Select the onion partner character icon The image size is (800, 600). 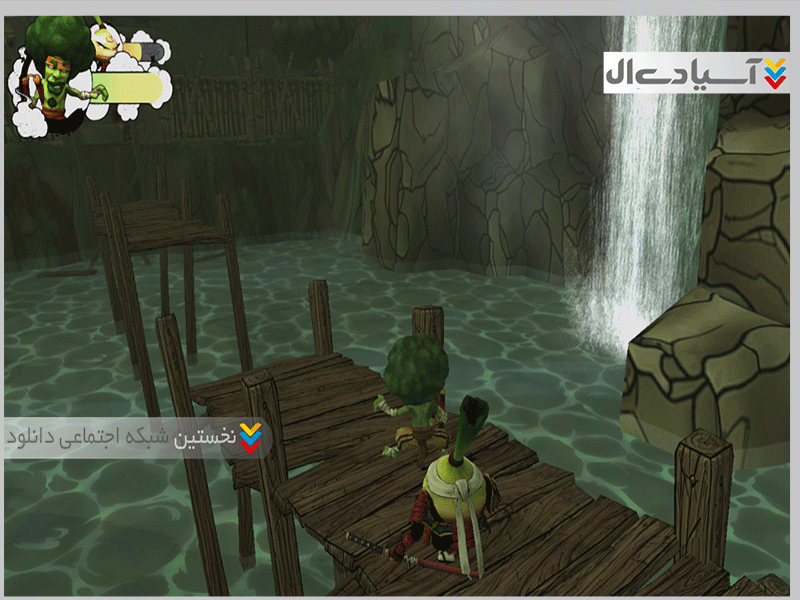pos(107,40)
